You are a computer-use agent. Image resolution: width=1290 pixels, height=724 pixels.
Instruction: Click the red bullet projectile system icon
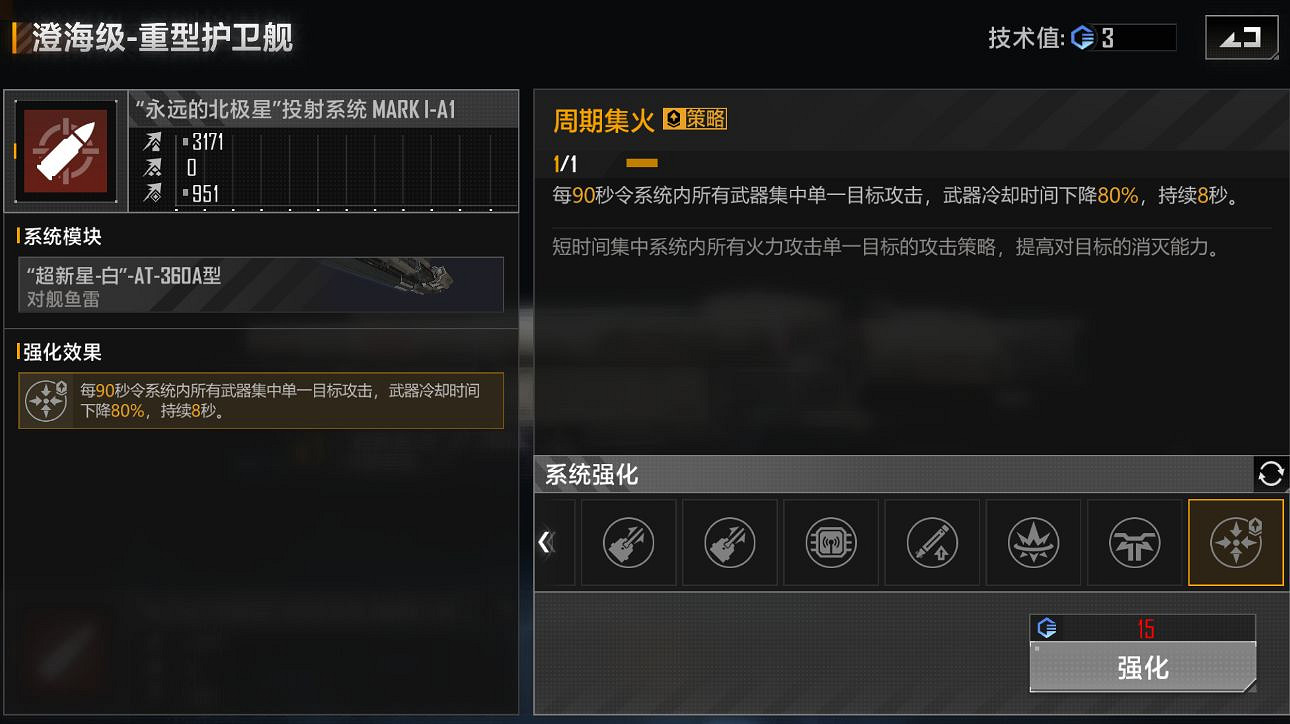pyautogui.click(x=64, y=151)
